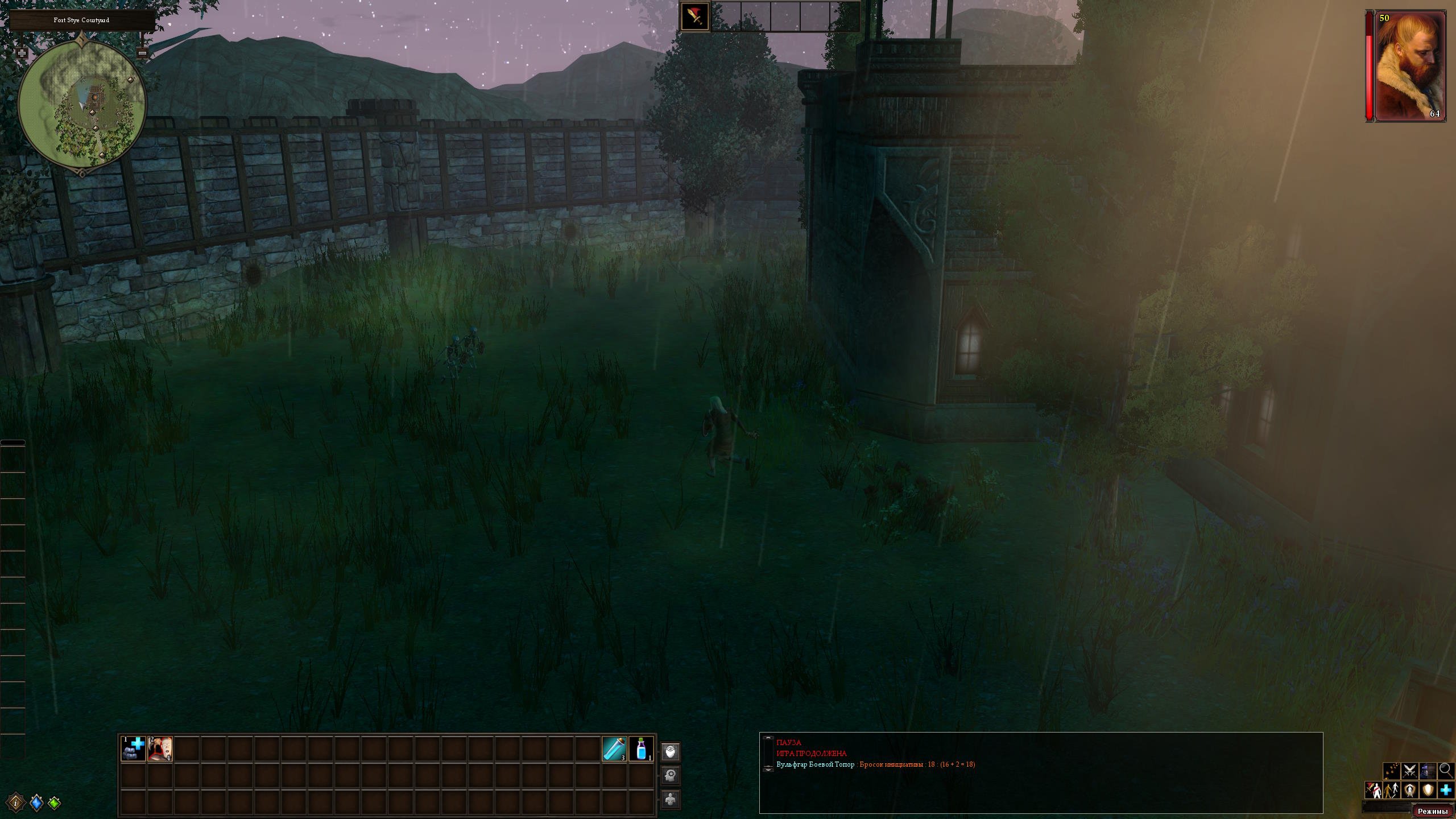This screenshot has height=819, width=1456.
Task: Toggle the golden shield defensive mode
Action: (1428, 790)
